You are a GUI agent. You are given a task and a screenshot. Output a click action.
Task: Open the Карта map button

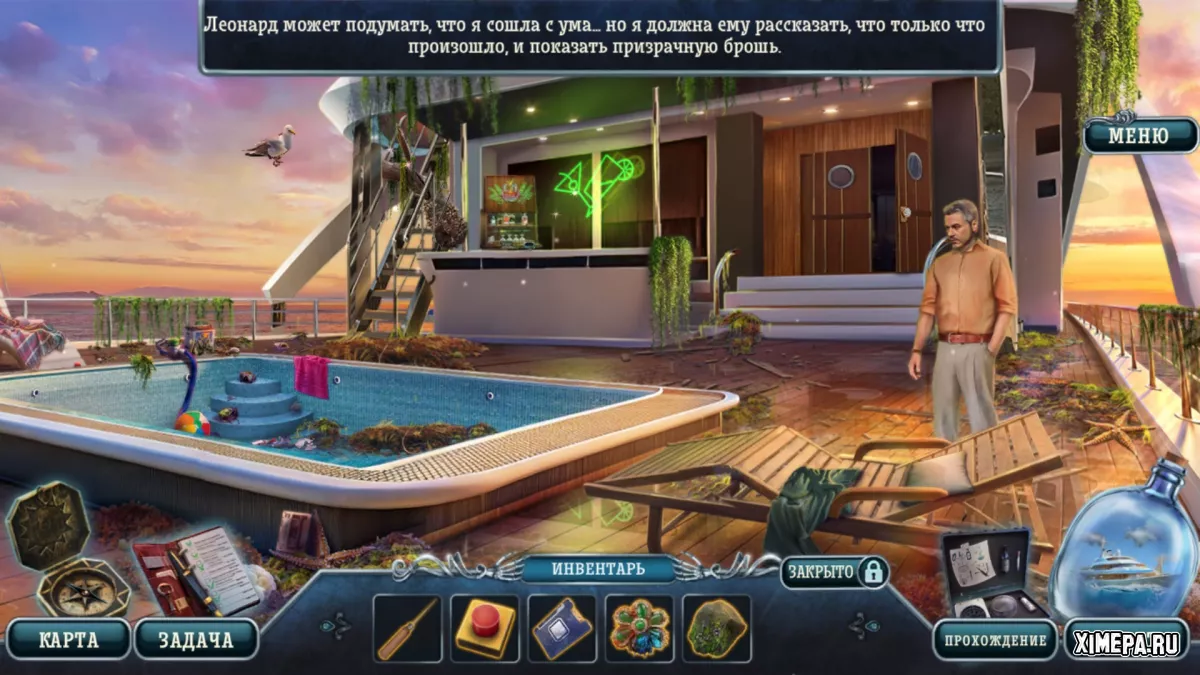[x=67, y=639]
